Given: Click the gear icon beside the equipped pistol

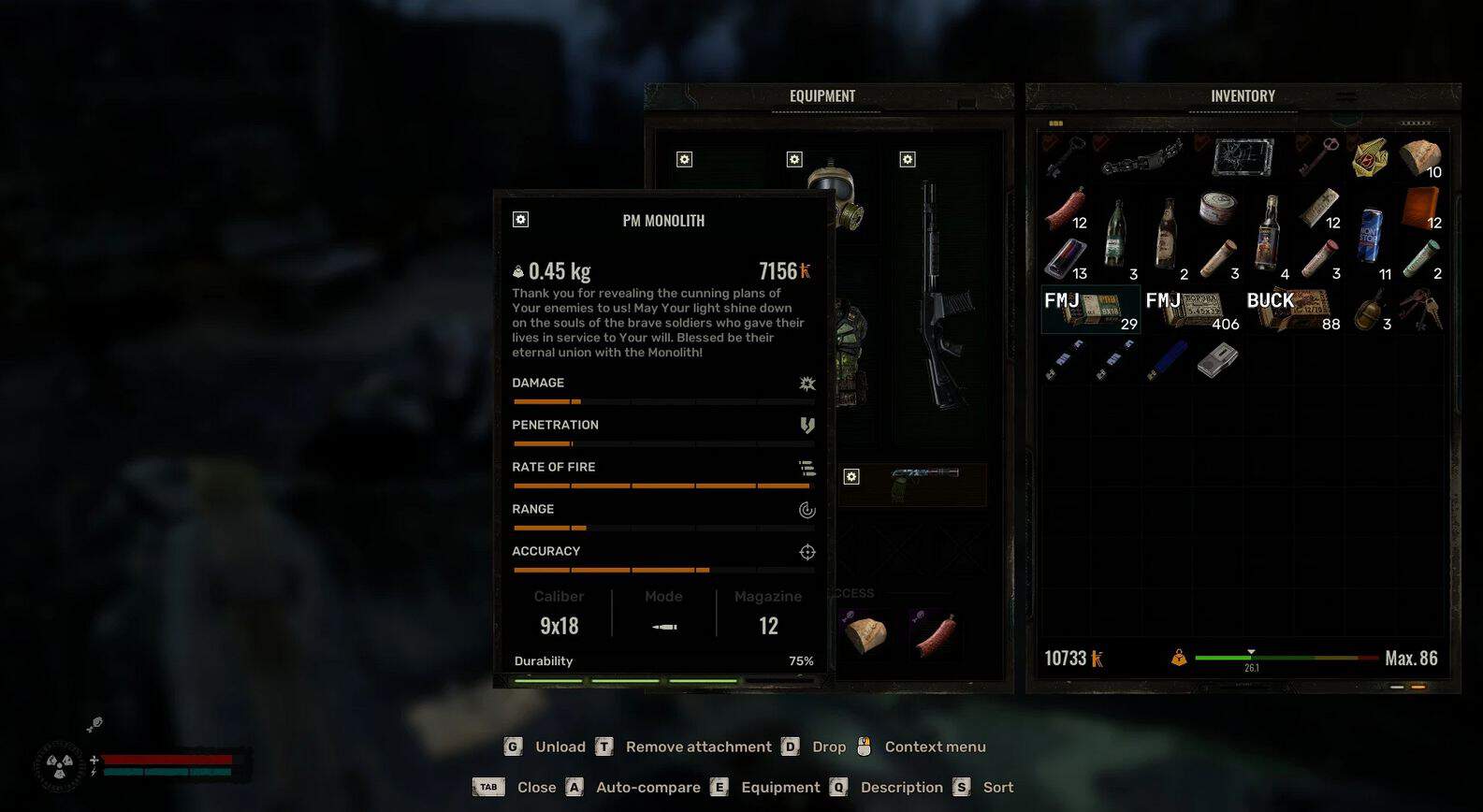Looking at the screenshot, I should 851,477.
